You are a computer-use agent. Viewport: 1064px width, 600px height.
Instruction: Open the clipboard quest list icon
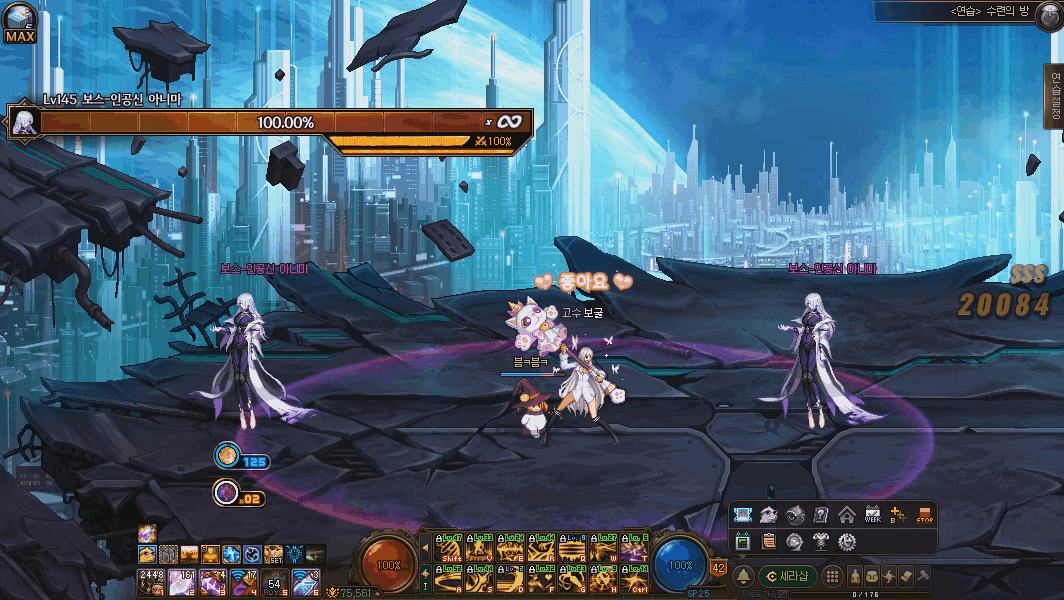tap(769, 542)
